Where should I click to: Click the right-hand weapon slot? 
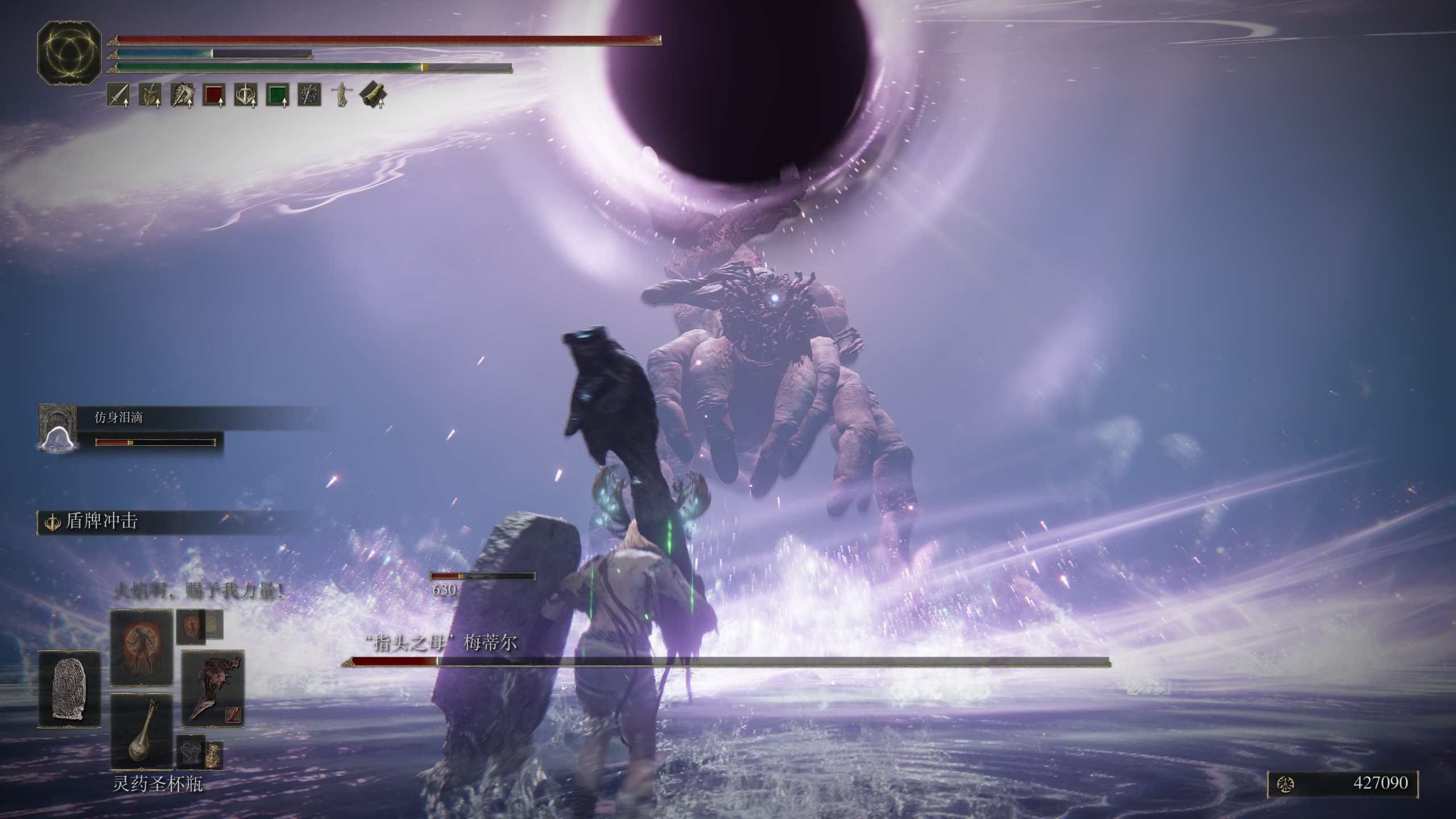point(213,689)
